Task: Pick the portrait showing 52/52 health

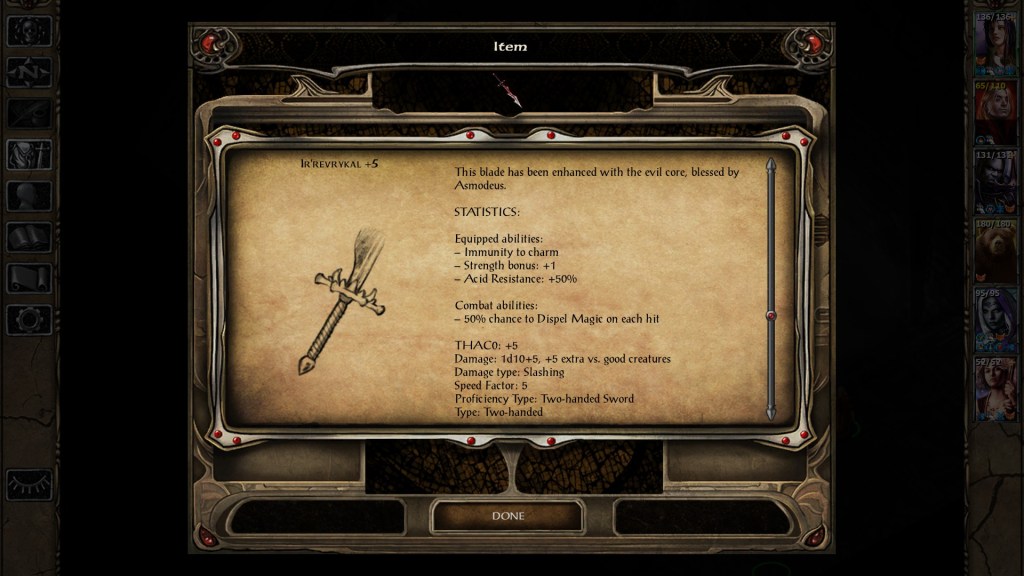Action: click(996, 390)
